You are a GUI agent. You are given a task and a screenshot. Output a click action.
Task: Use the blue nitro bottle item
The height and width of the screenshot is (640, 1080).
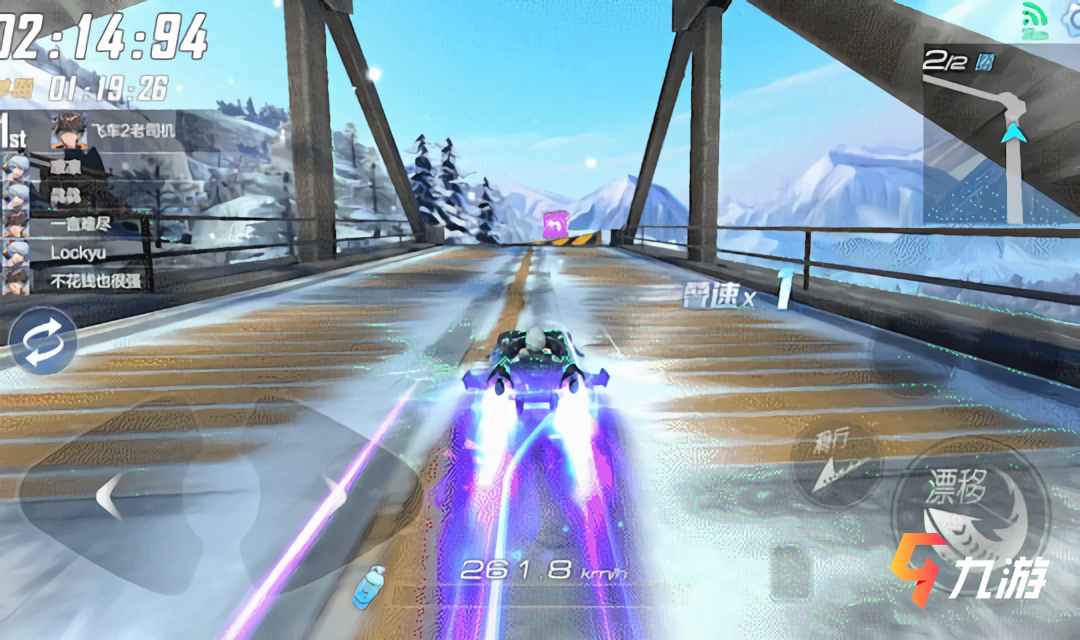(369, 584)
